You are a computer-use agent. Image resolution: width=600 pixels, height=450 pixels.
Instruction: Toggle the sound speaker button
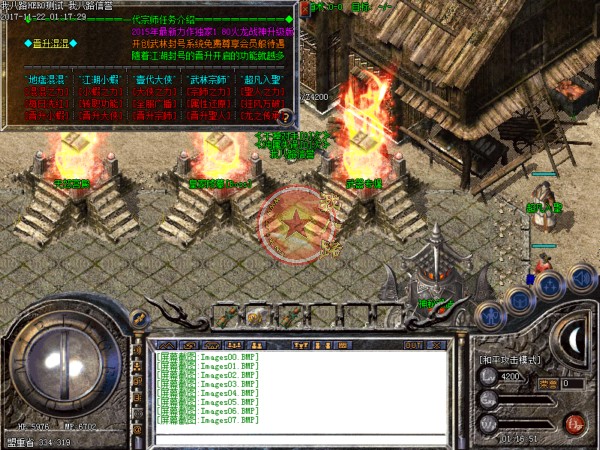(x=580, y=277)
